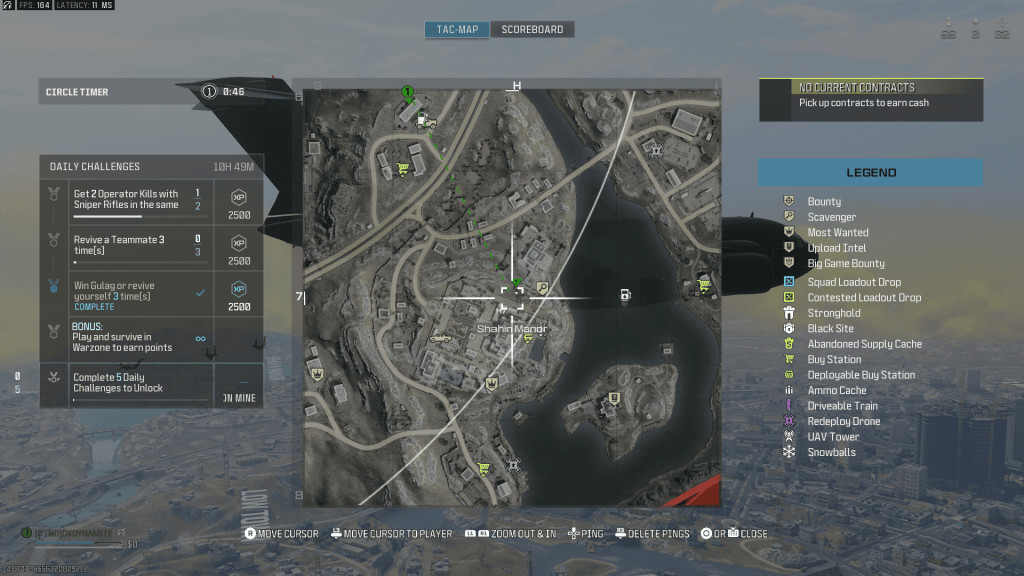Click the Redeploy Drone legend entry

[843, 421]
